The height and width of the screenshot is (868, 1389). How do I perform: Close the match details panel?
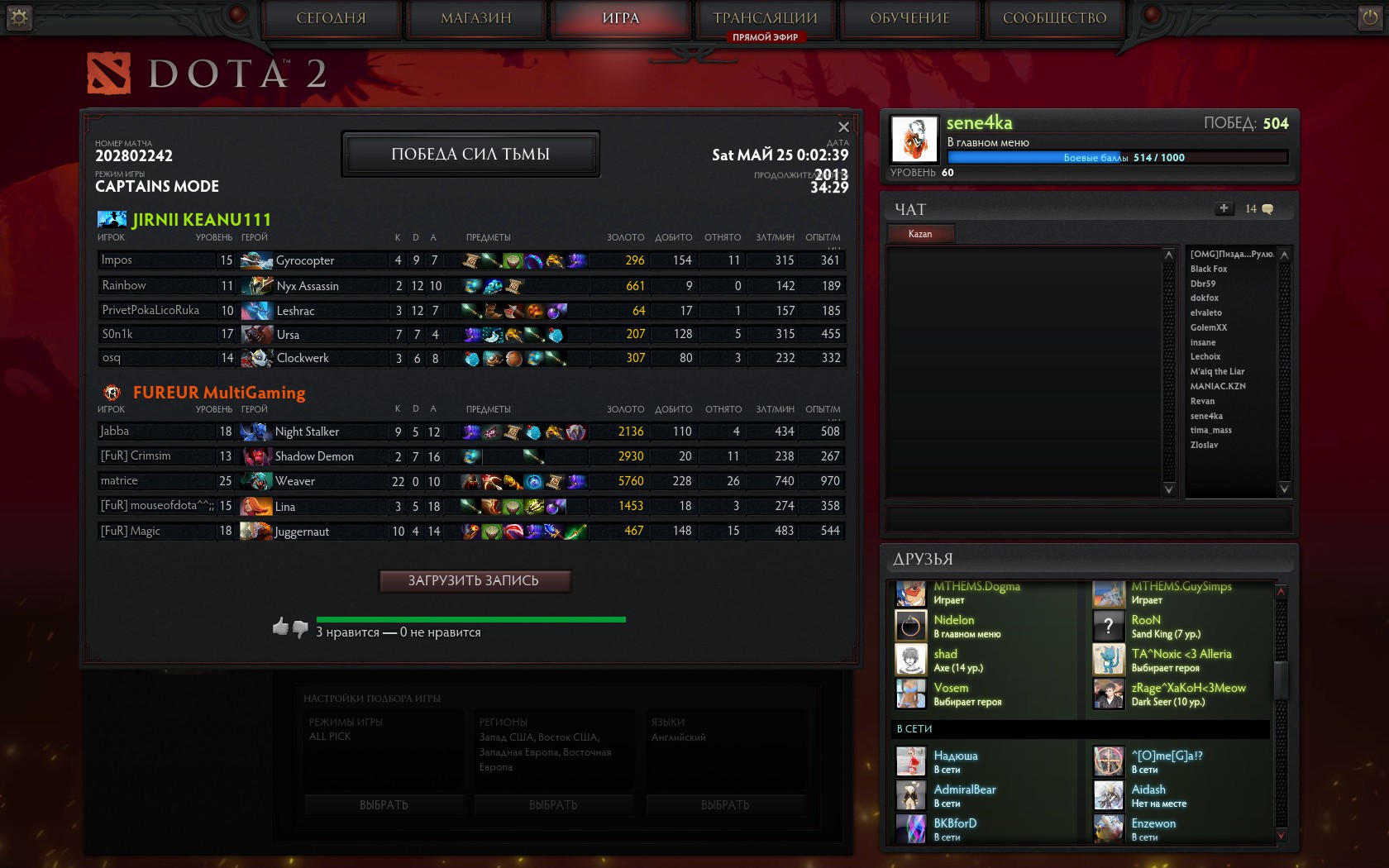[843, 126]
